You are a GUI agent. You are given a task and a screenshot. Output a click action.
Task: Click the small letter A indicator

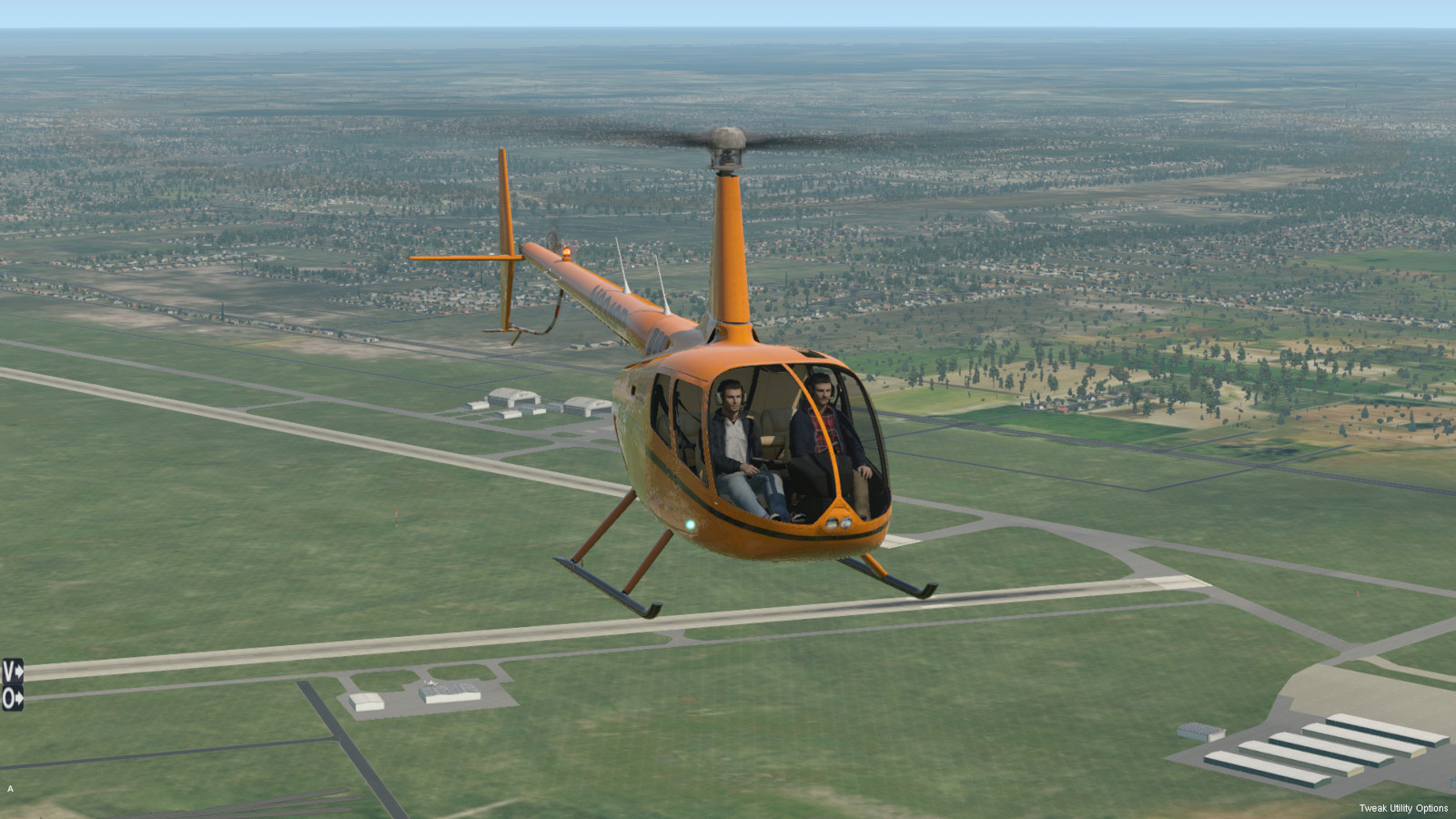tap(11, 789)
